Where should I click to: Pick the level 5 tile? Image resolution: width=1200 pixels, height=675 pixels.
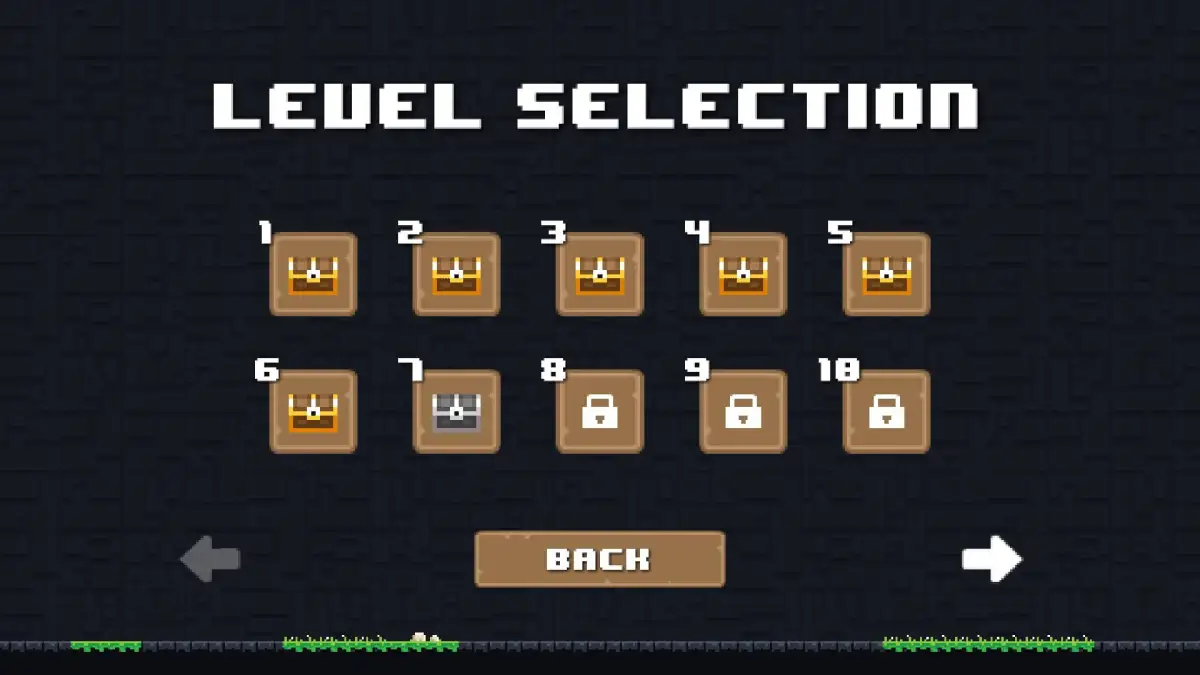click(886, 274)
